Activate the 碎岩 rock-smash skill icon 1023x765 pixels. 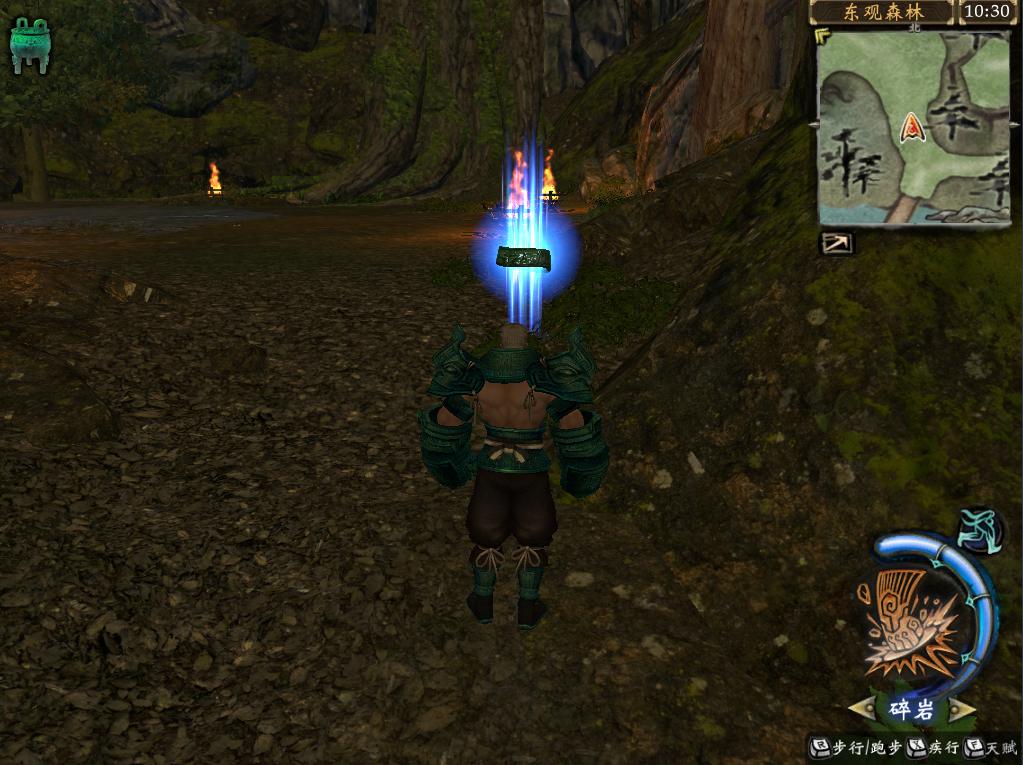pyautogui.click(x=912, y=621)
